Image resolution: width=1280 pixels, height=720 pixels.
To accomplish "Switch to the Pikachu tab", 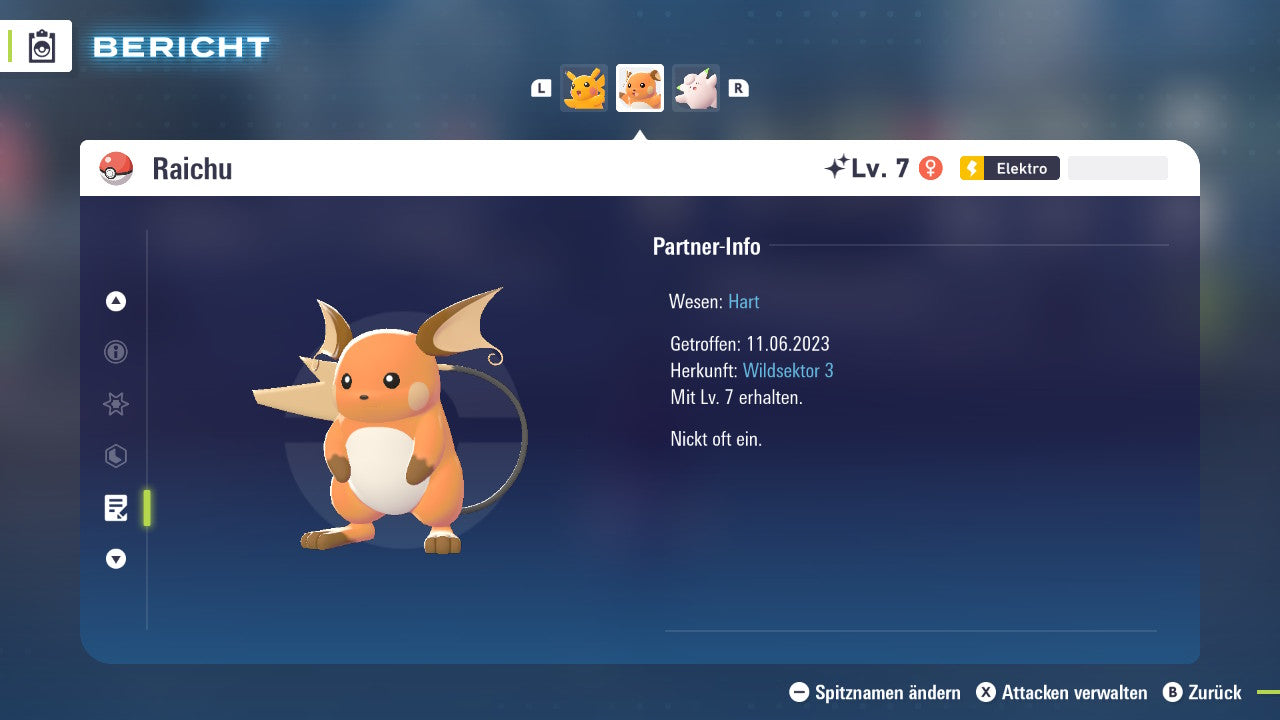I will [584, 88].
